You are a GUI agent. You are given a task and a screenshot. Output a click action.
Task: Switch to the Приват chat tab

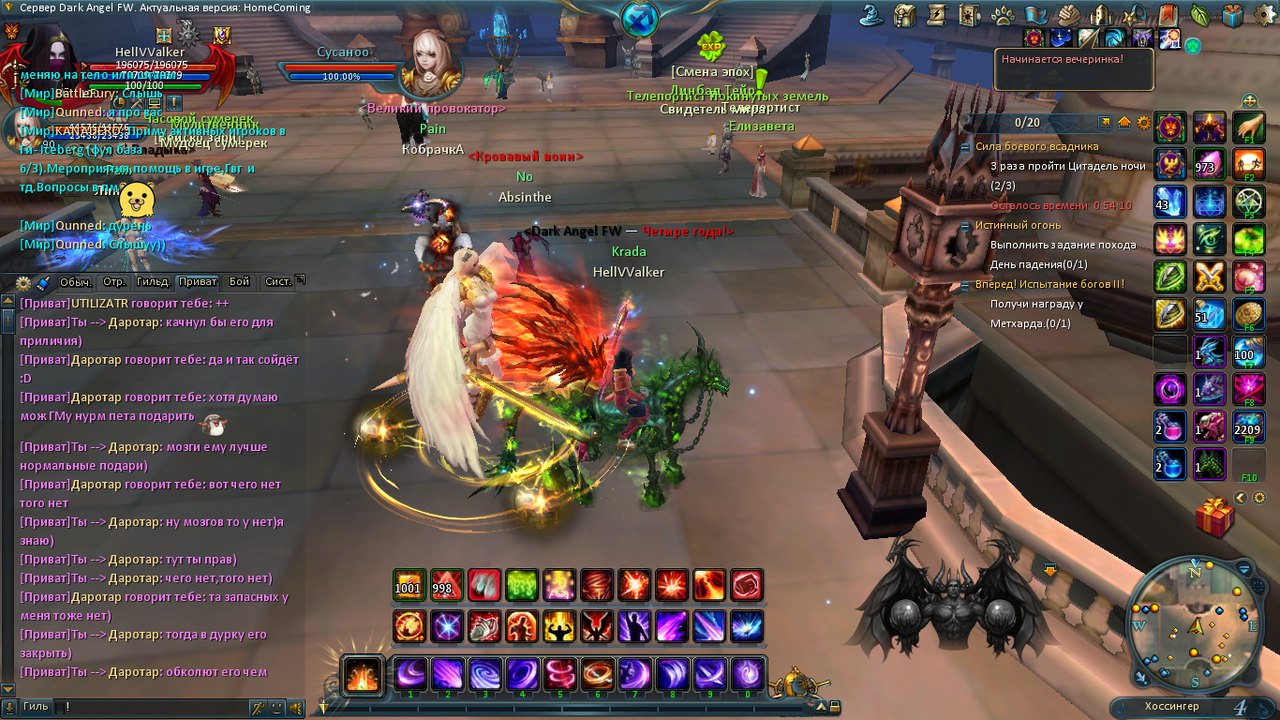pos(198,282)
